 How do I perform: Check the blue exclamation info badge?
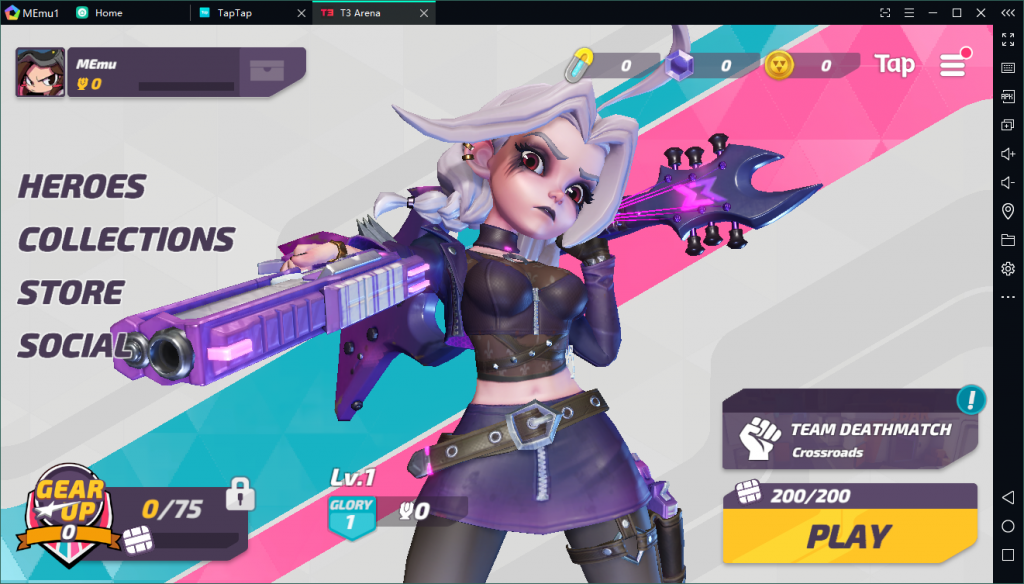click(x=970, y=400)
